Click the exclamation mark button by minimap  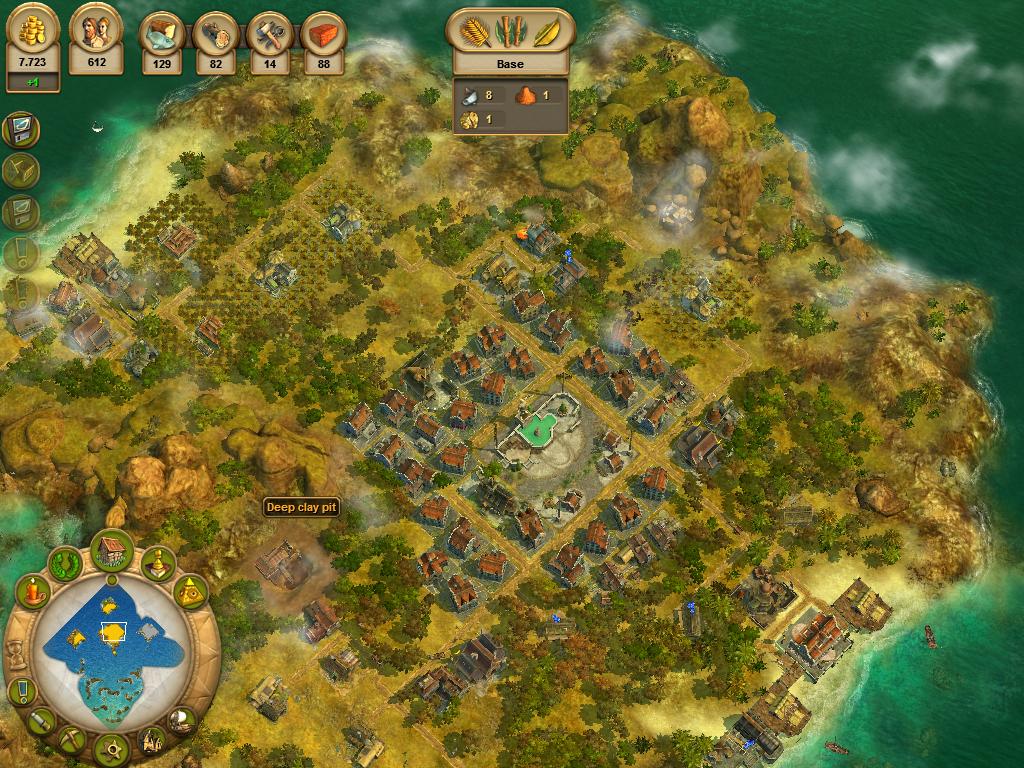tap(20, 690)
